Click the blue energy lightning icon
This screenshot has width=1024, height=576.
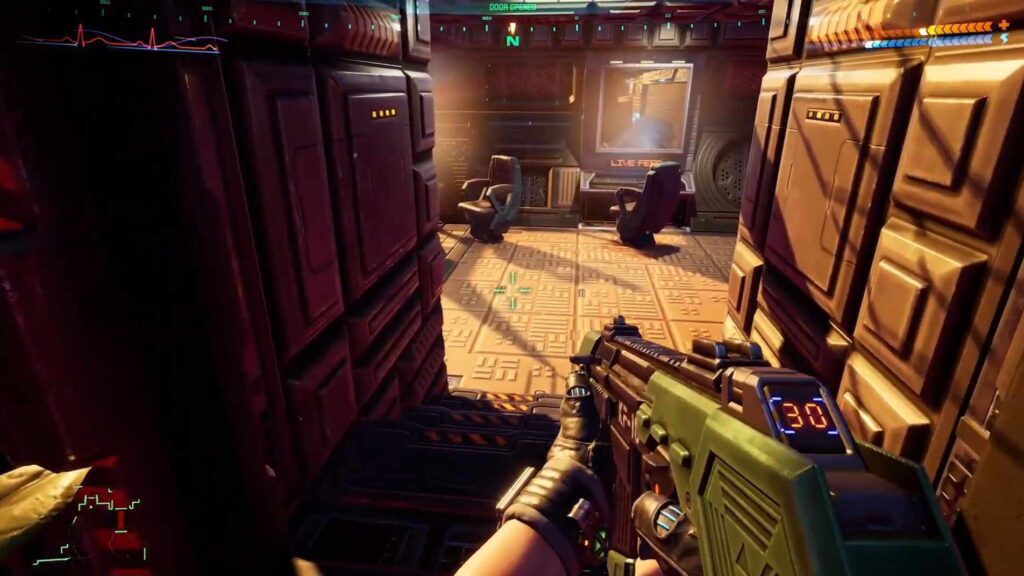click(x=1004, y=39)
